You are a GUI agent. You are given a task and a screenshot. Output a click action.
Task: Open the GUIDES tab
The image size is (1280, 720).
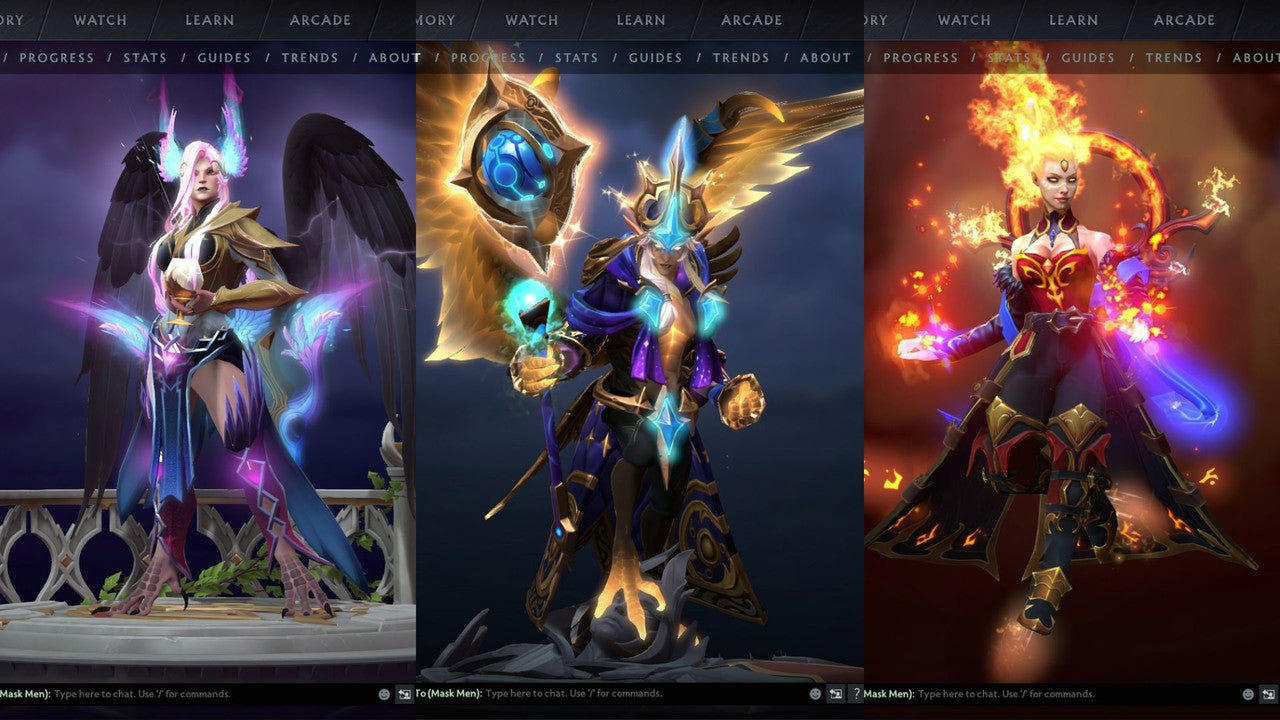tap(223, 57)
